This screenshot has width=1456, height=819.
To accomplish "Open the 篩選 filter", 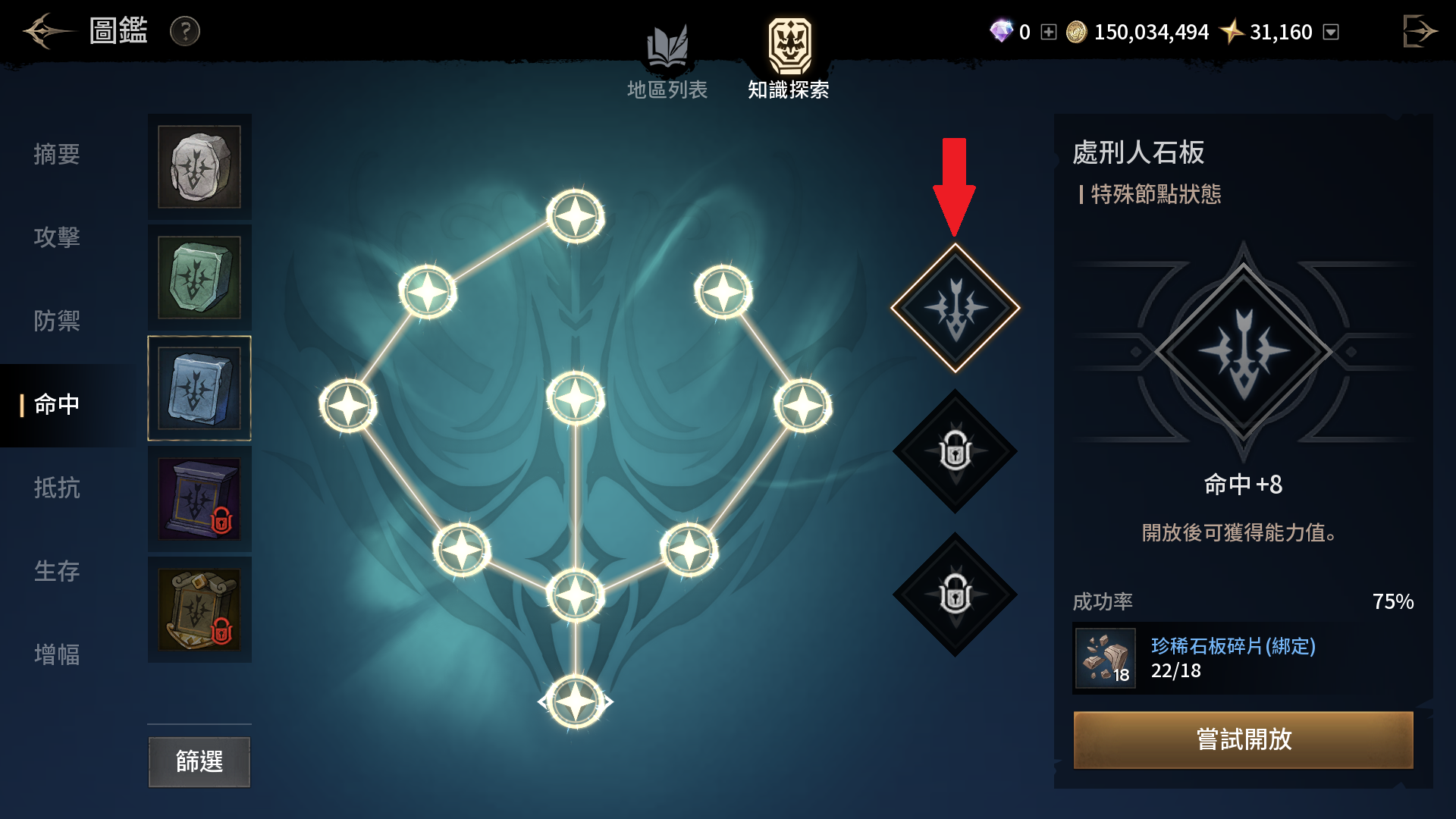I will coord(199,761).
